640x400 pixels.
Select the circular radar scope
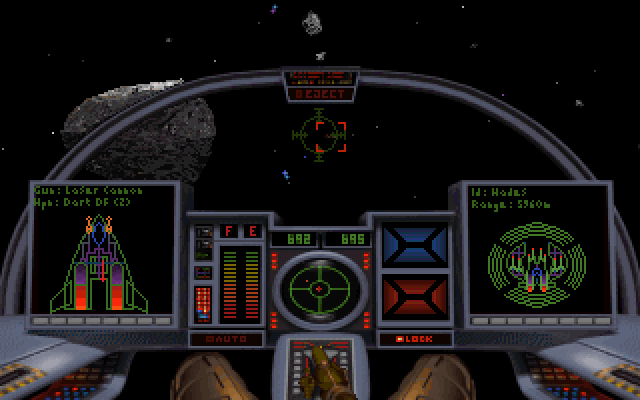[x=320, y=289]
